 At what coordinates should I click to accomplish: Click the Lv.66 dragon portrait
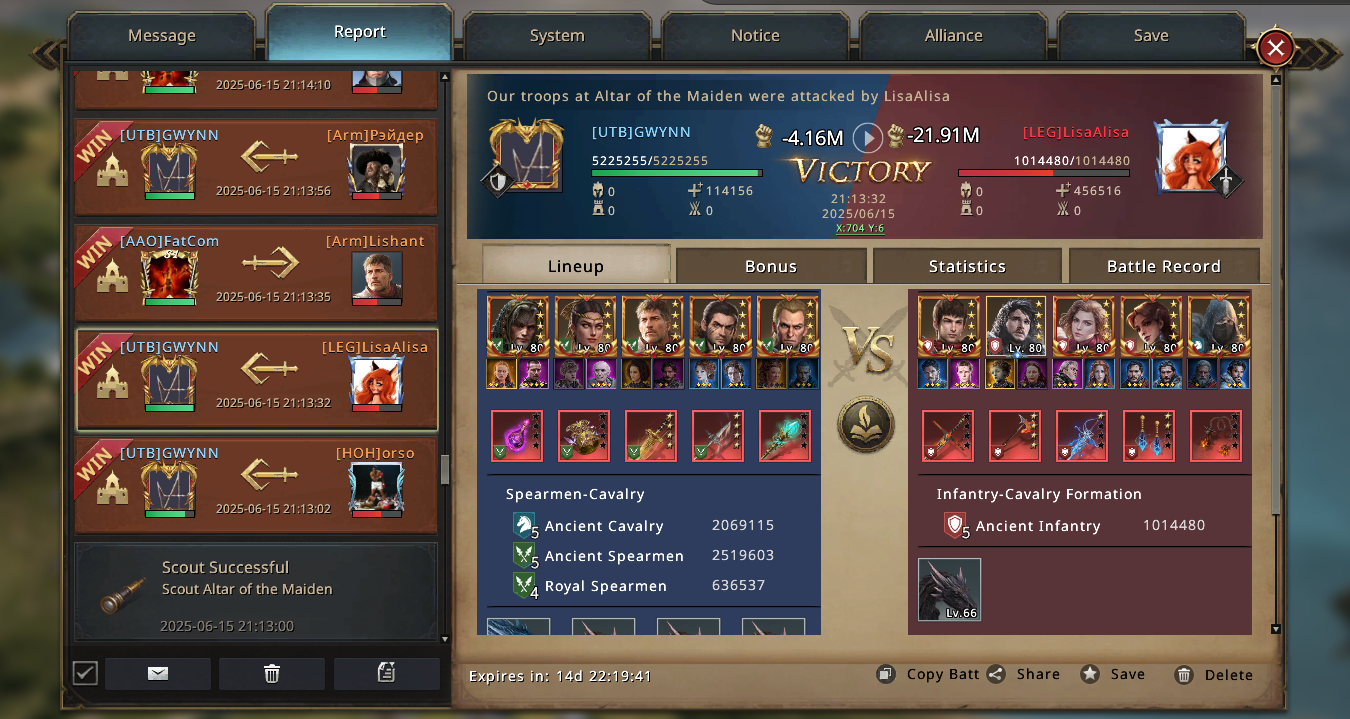pos(949,589)
